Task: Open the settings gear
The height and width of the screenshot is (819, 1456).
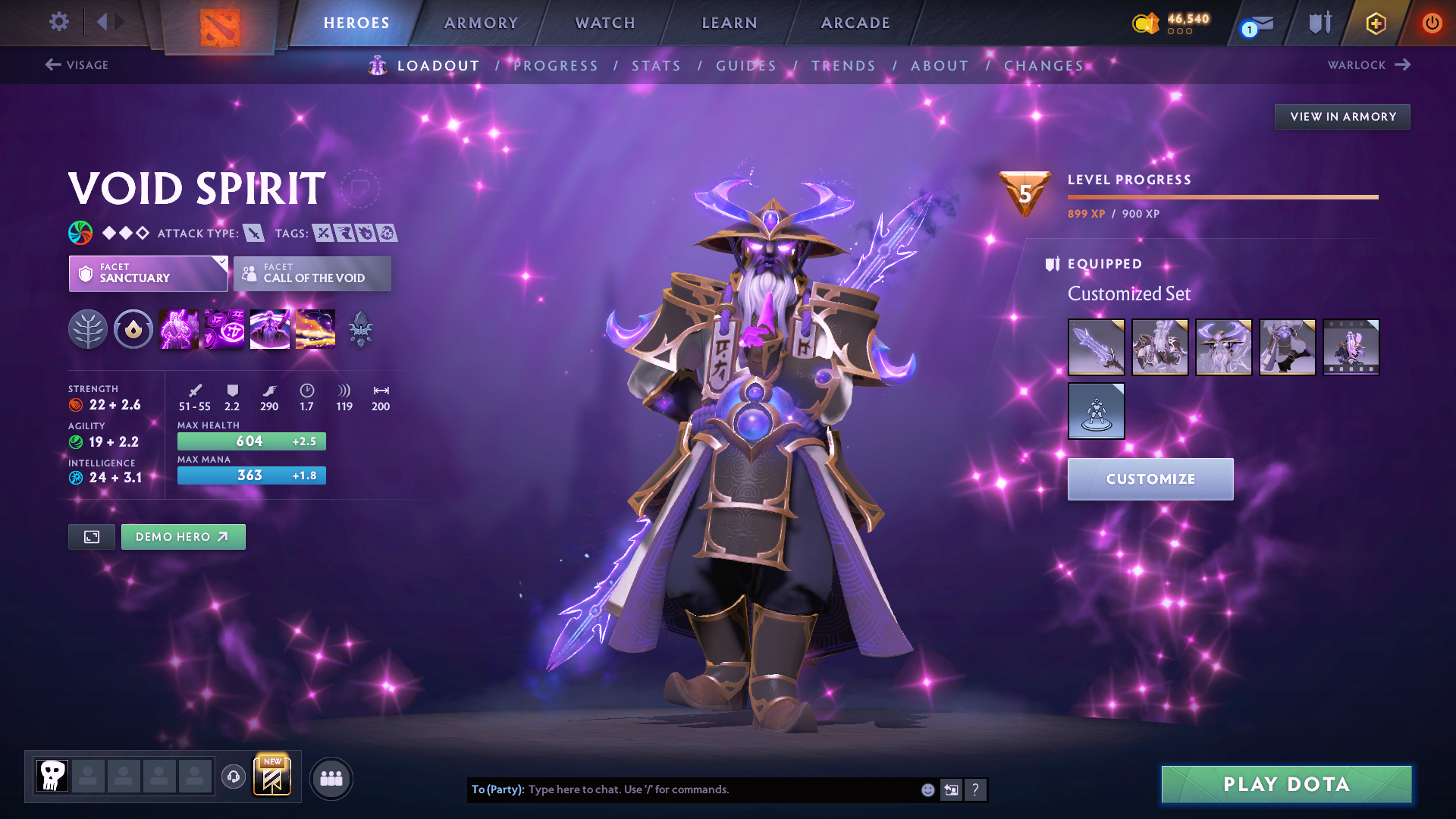Action: tap(58, 22)
